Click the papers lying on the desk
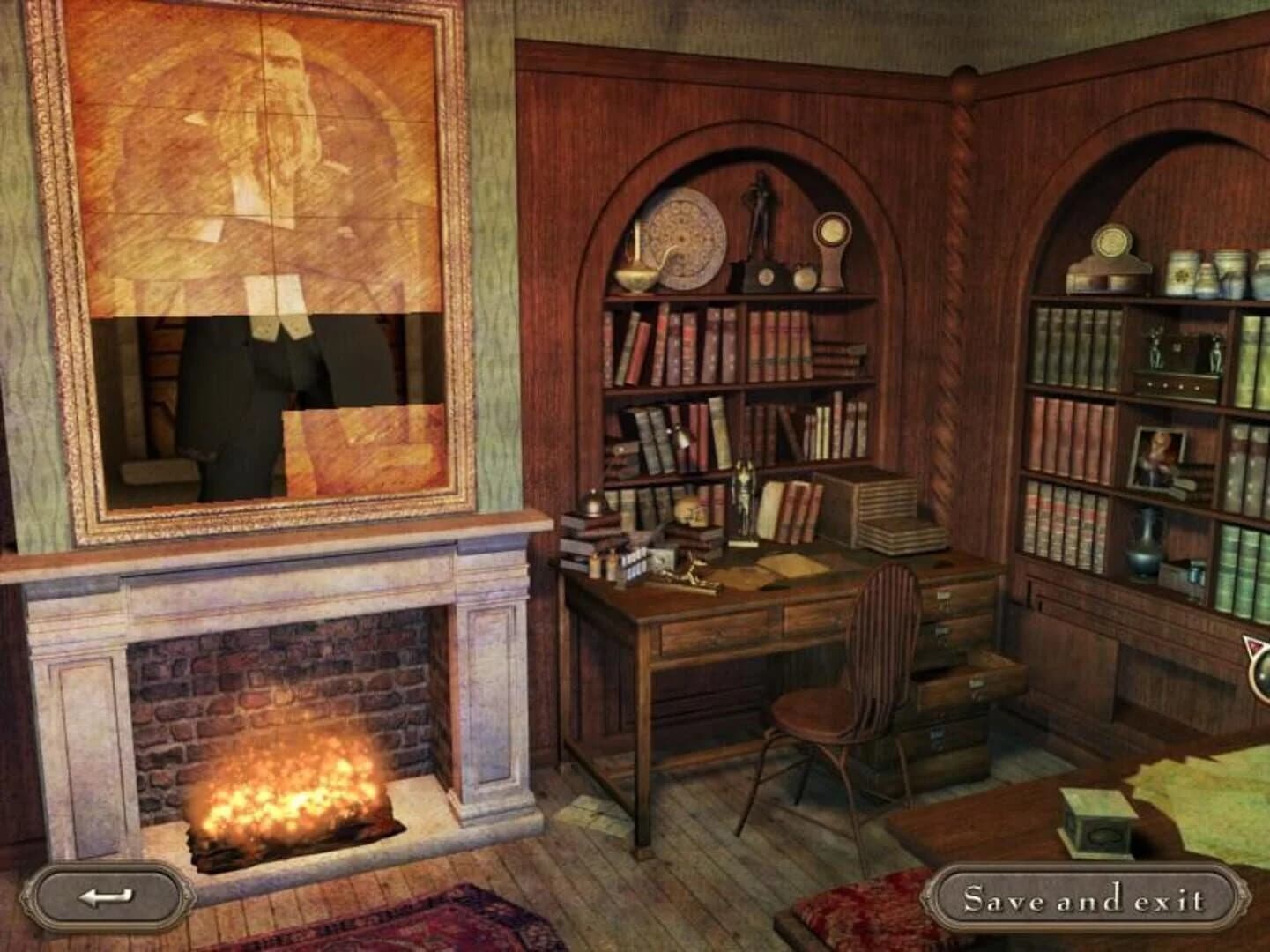Viewport: 1270px width, 952px height. point(784,564)
